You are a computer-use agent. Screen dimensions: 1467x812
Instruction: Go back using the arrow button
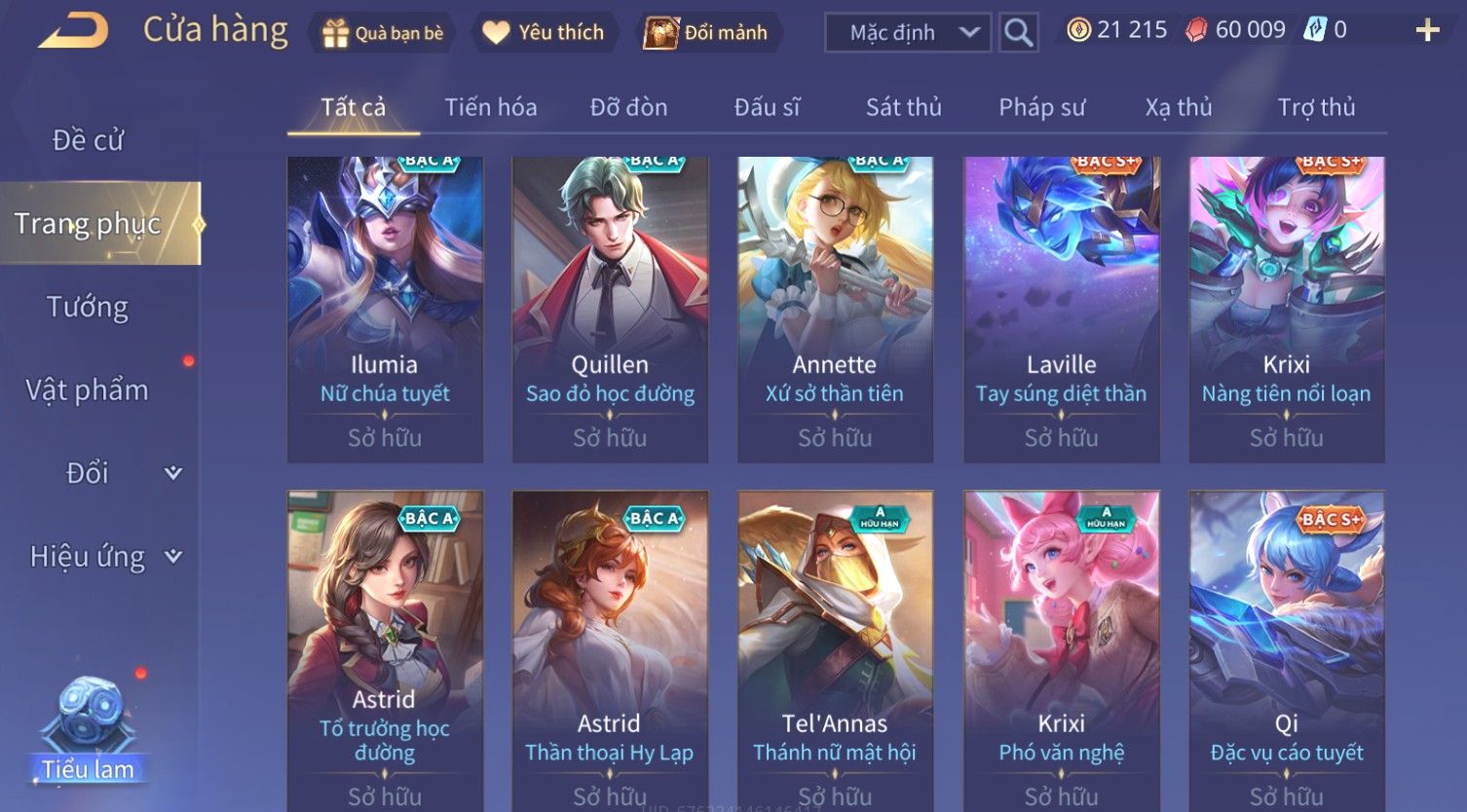pyautogui.click(x=73, y=30)
